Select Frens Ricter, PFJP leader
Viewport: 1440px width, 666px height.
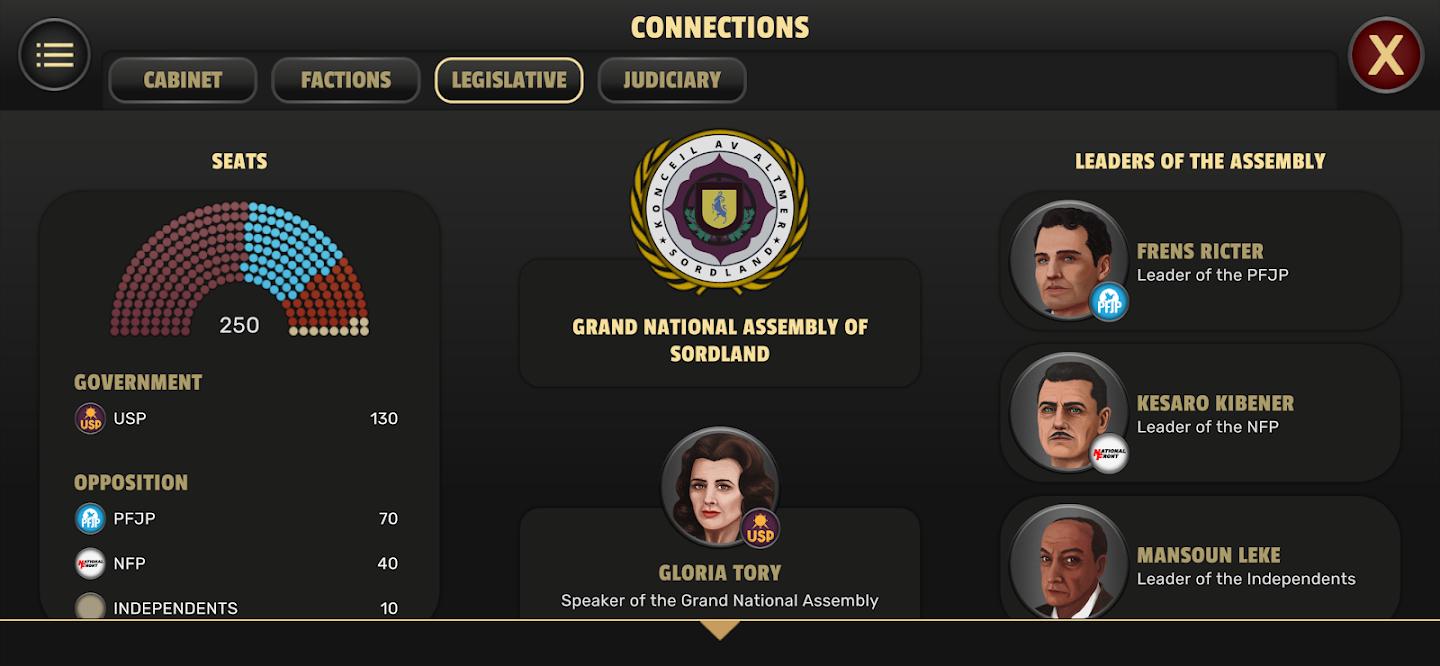[1200, 262]
